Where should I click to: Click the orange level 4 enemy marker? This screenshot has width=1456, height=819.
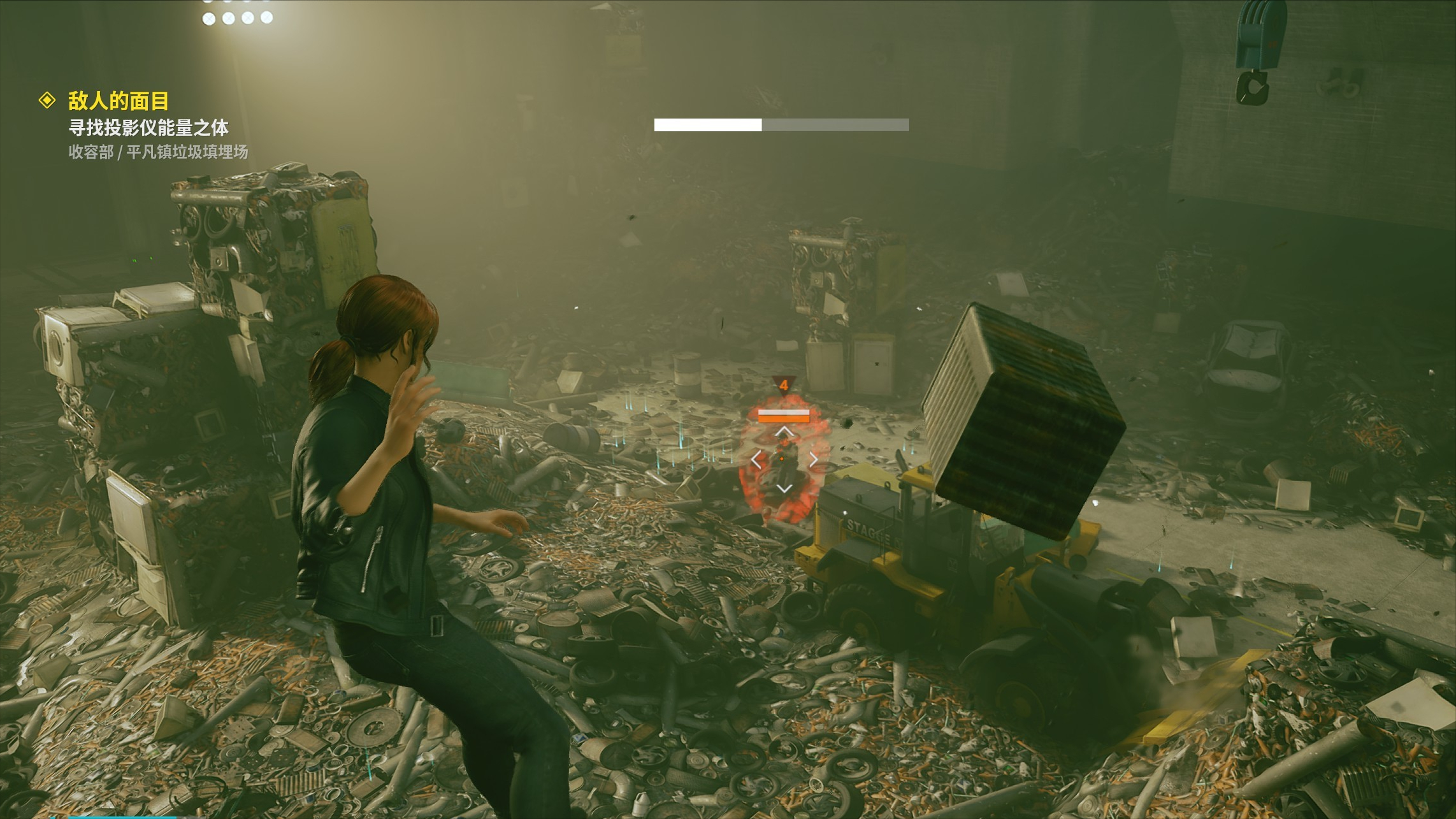click(x=784, y=385)
